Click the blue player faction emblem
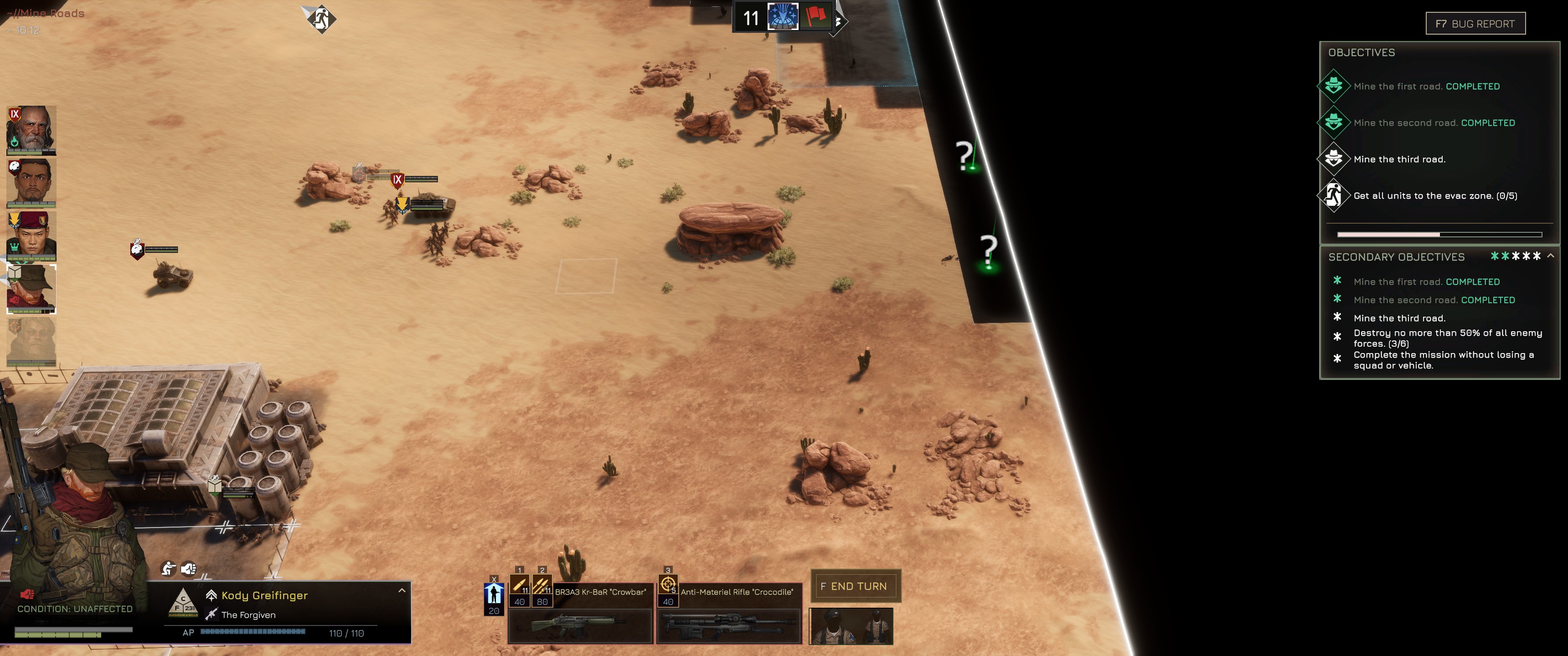Viewport: 1568px width, 656px height. (x=782, y=16)
